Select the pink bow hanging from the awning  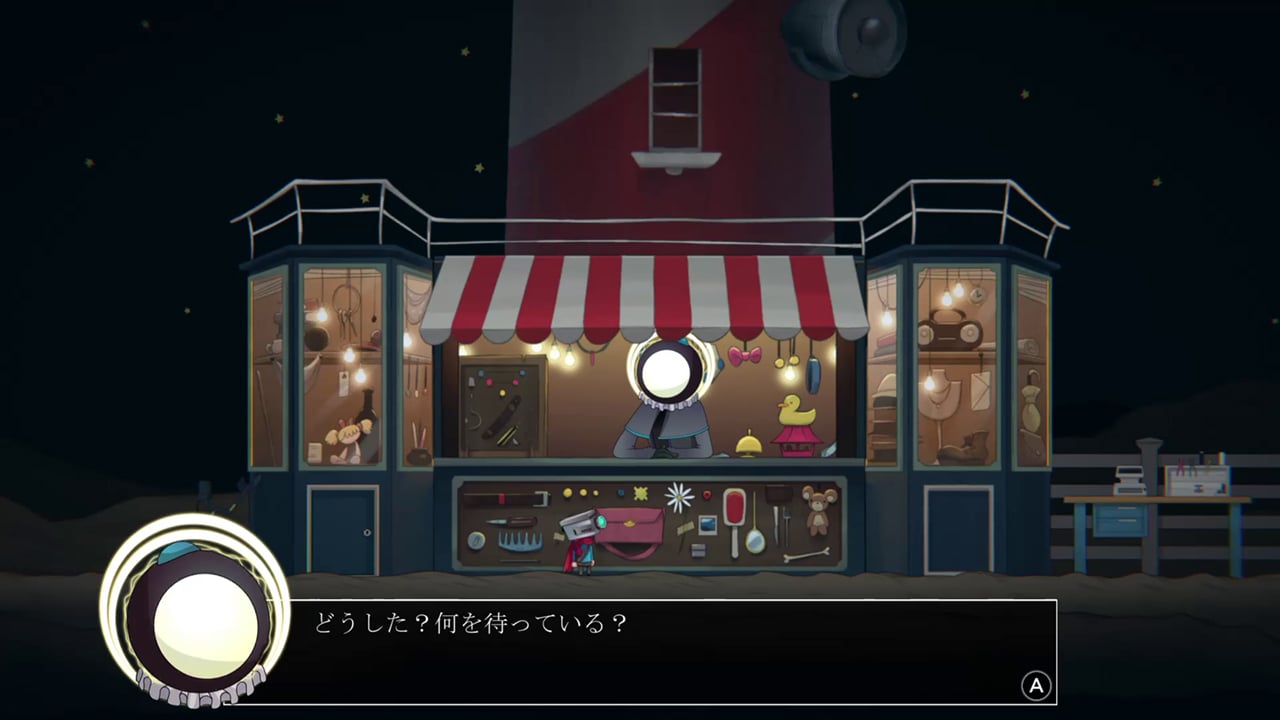click(x=745, y=355)
